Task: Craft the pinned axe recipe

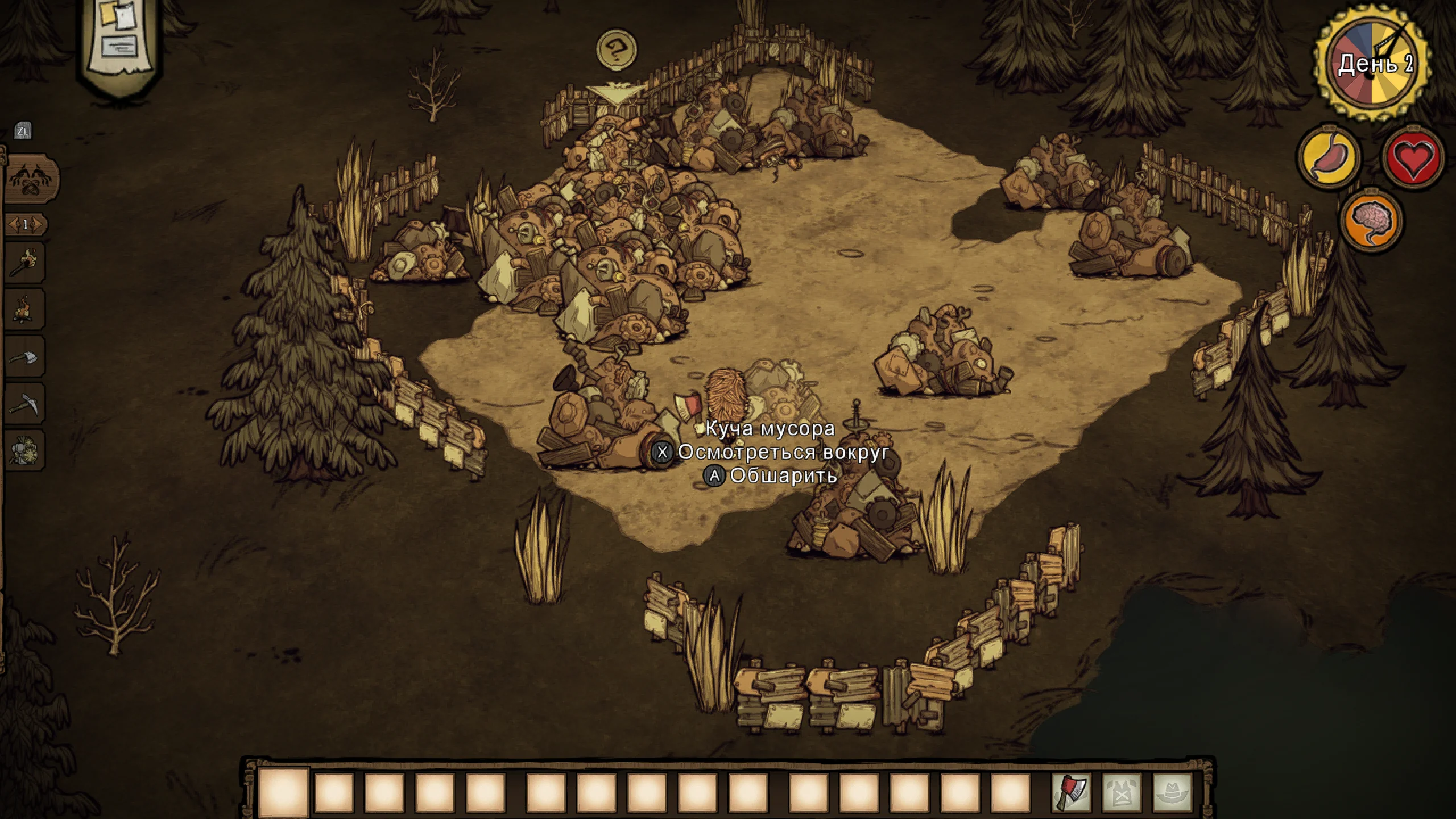Action: [x=24, y=357]
